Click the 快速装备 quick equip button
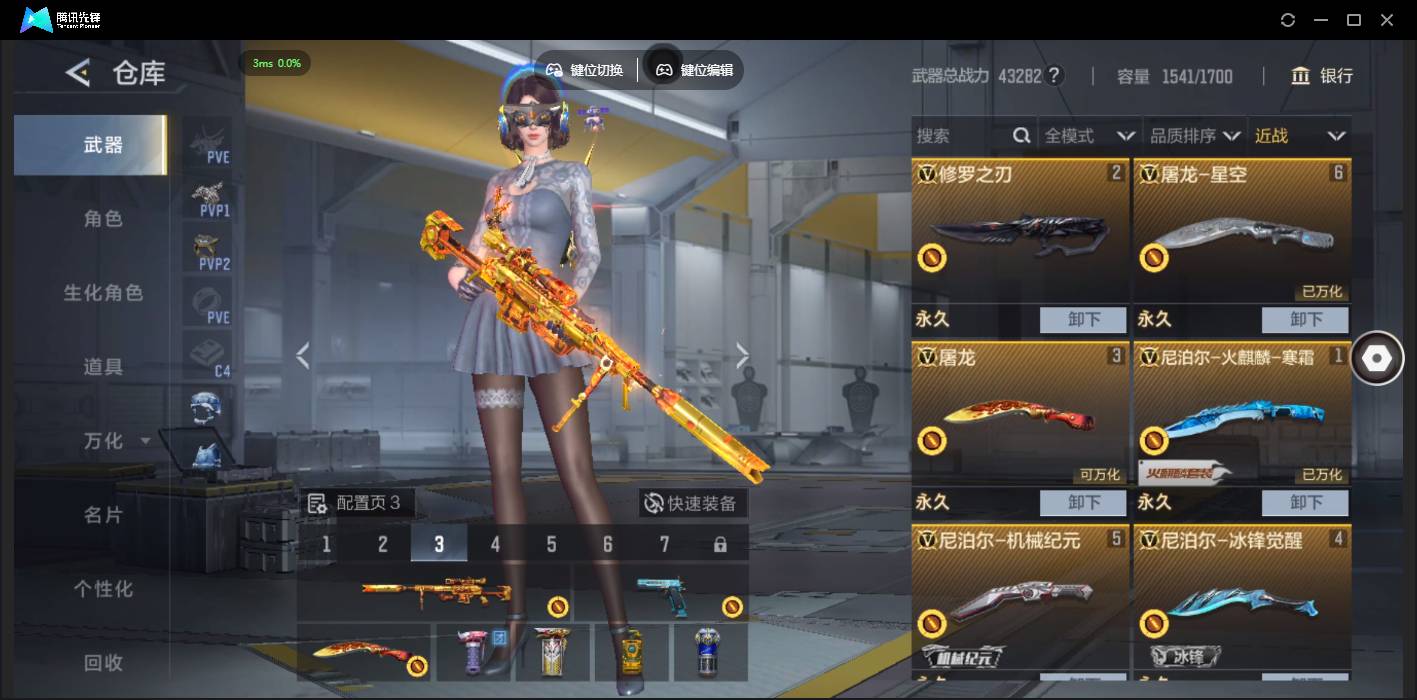Image resolution: width=1417 pixels, height=700 pixels. click(x=692, y=503)
